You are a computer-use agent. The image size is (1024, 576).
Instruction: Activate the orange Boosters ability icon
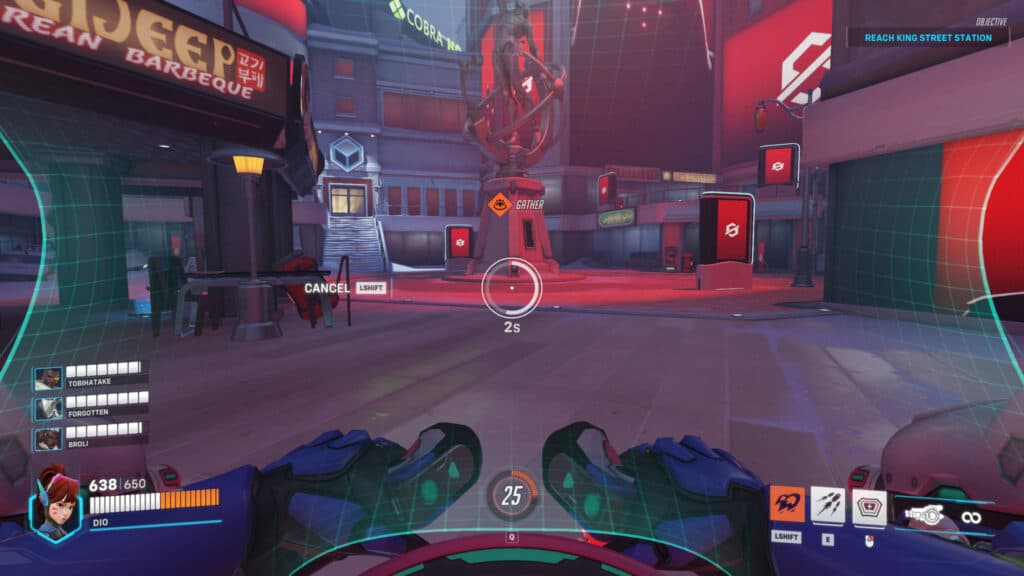786,505
